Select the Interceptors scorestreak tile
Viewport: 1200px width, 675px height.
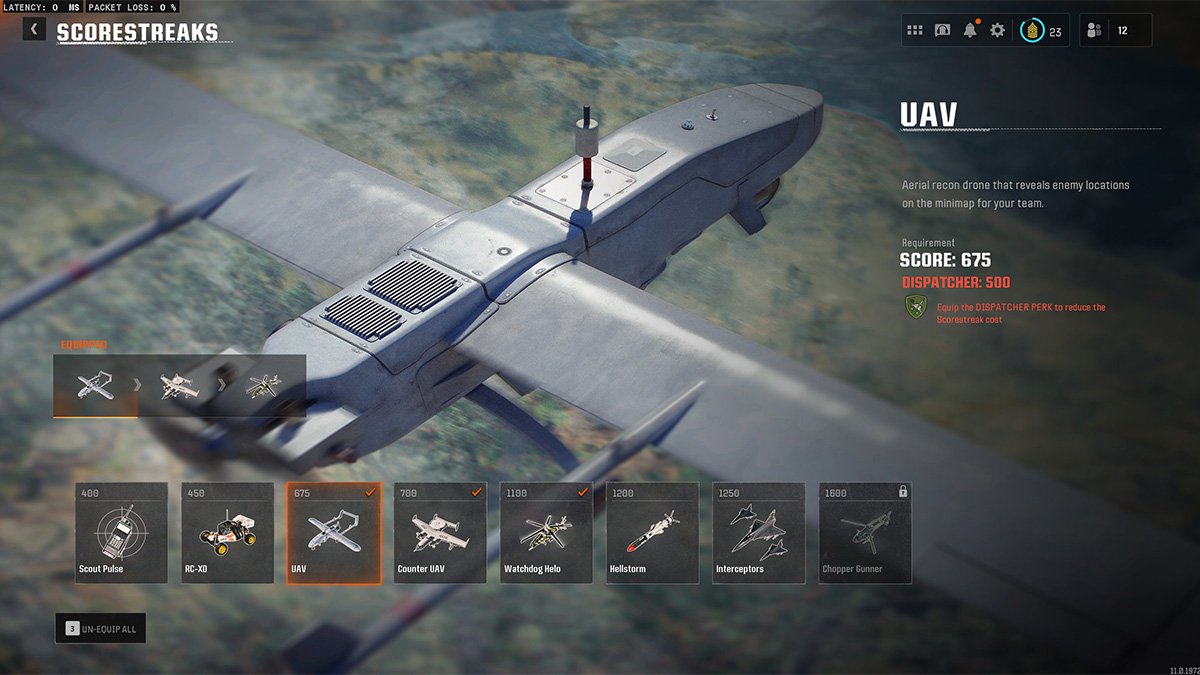[x=758, y=533]
